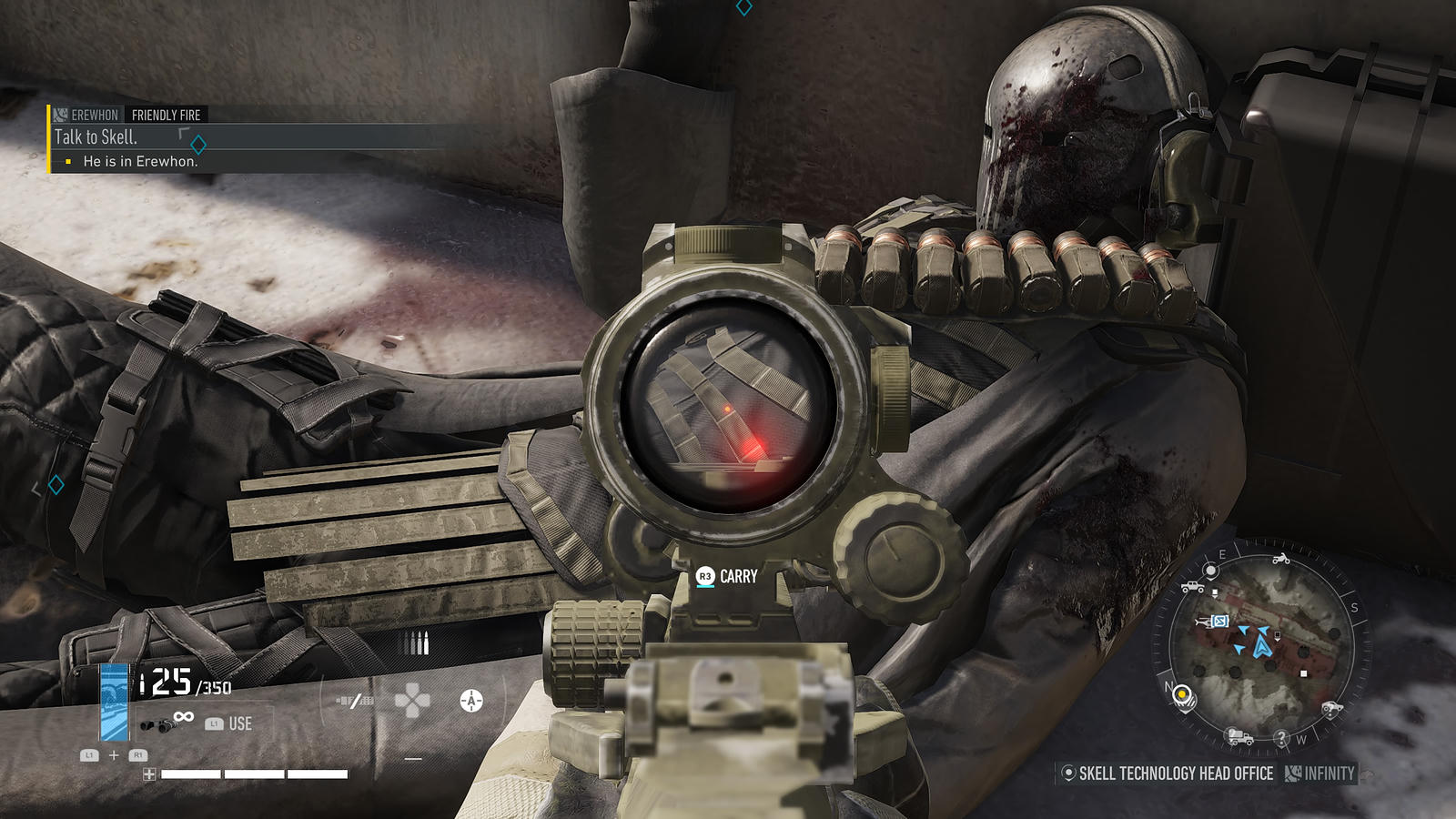This screenshot has height=819, width=1456.
Task: Click the fire mode selector icon
Action: point(355,701)
